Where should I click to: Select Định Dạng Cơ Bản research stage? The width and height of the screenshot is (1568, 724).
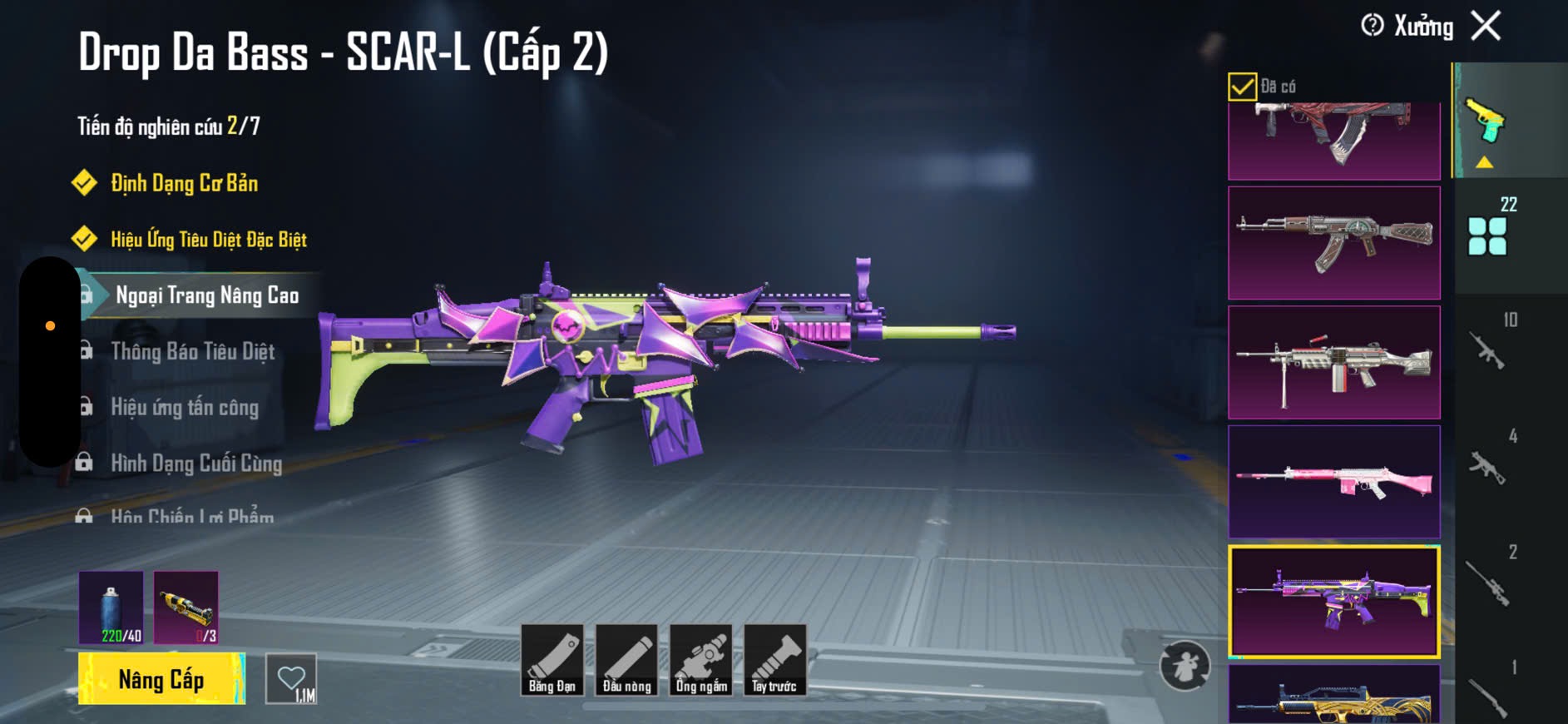tap(184, 183)
